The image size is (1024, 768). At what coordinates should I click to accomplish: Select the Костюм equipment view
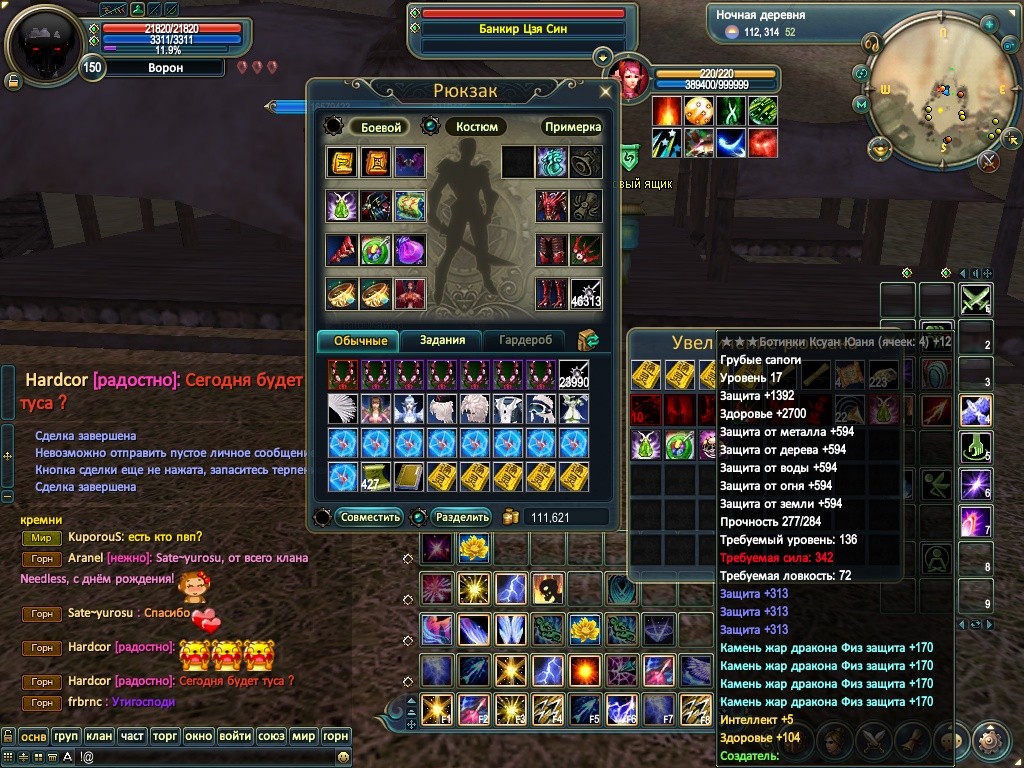click(476, 127)
